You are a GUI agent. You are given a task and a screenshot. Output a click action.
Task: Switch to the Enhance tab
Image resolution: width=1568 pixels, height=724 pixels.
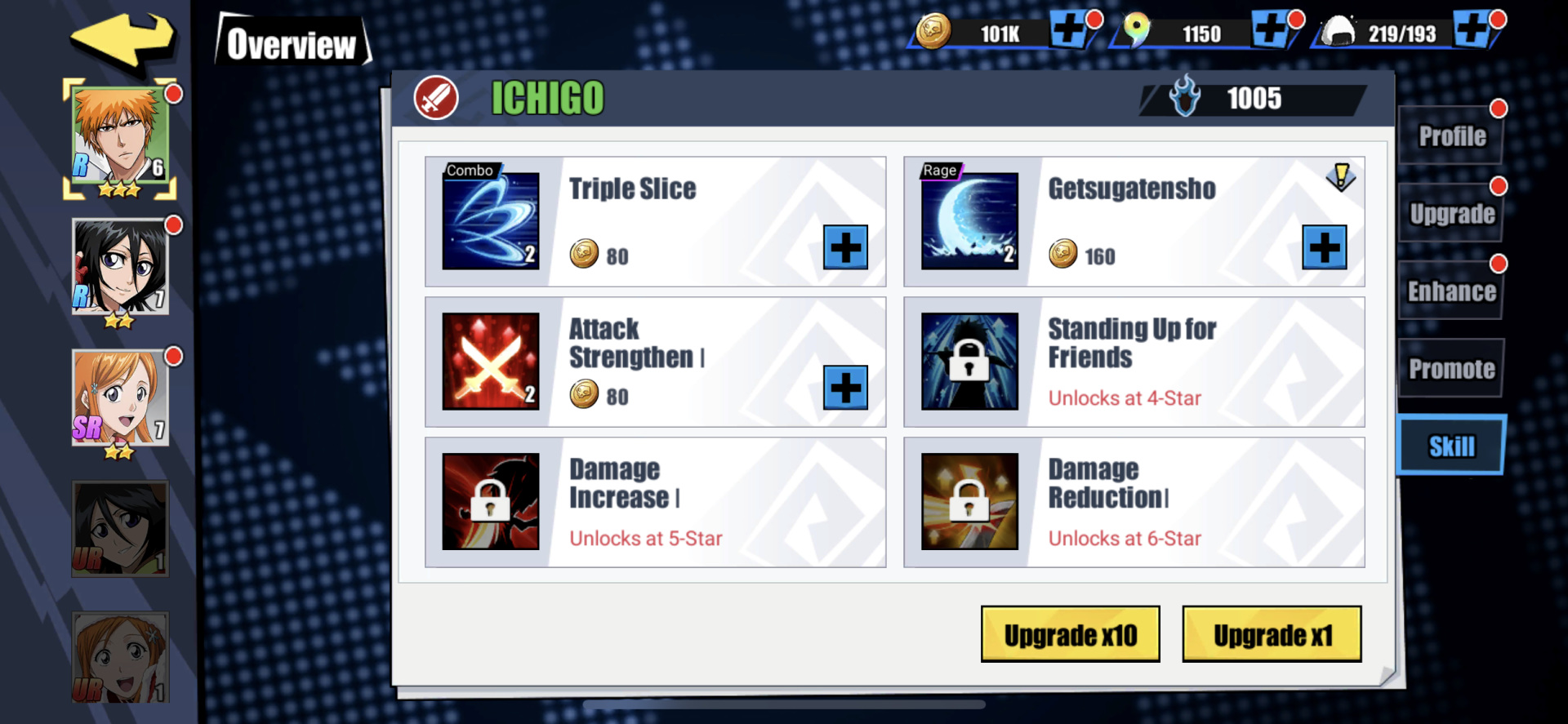(x=1450, y=291)
